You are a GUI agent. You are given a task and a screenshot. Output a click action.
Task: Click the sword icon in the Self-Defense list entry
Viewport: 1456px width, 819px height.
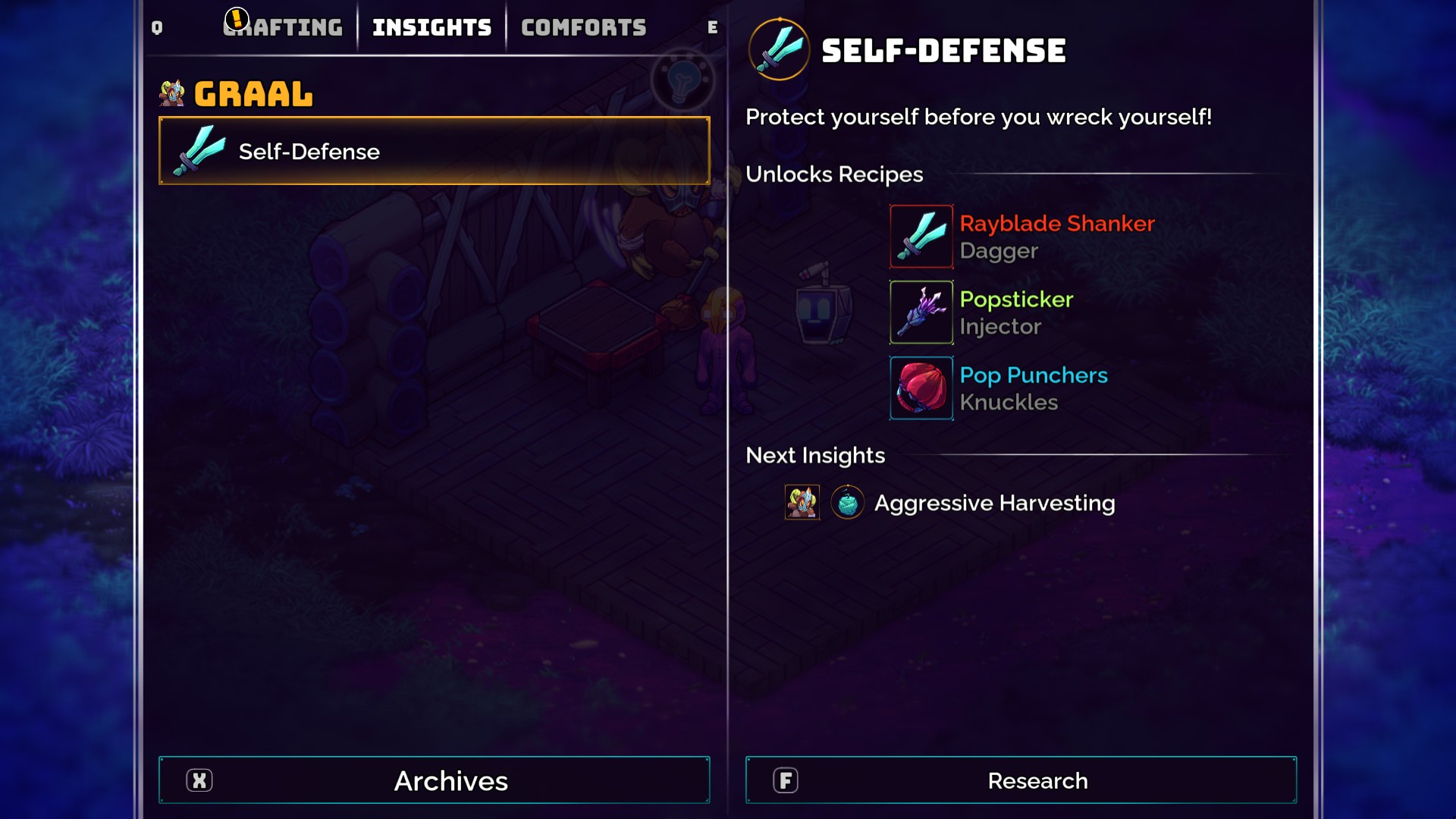199,151
